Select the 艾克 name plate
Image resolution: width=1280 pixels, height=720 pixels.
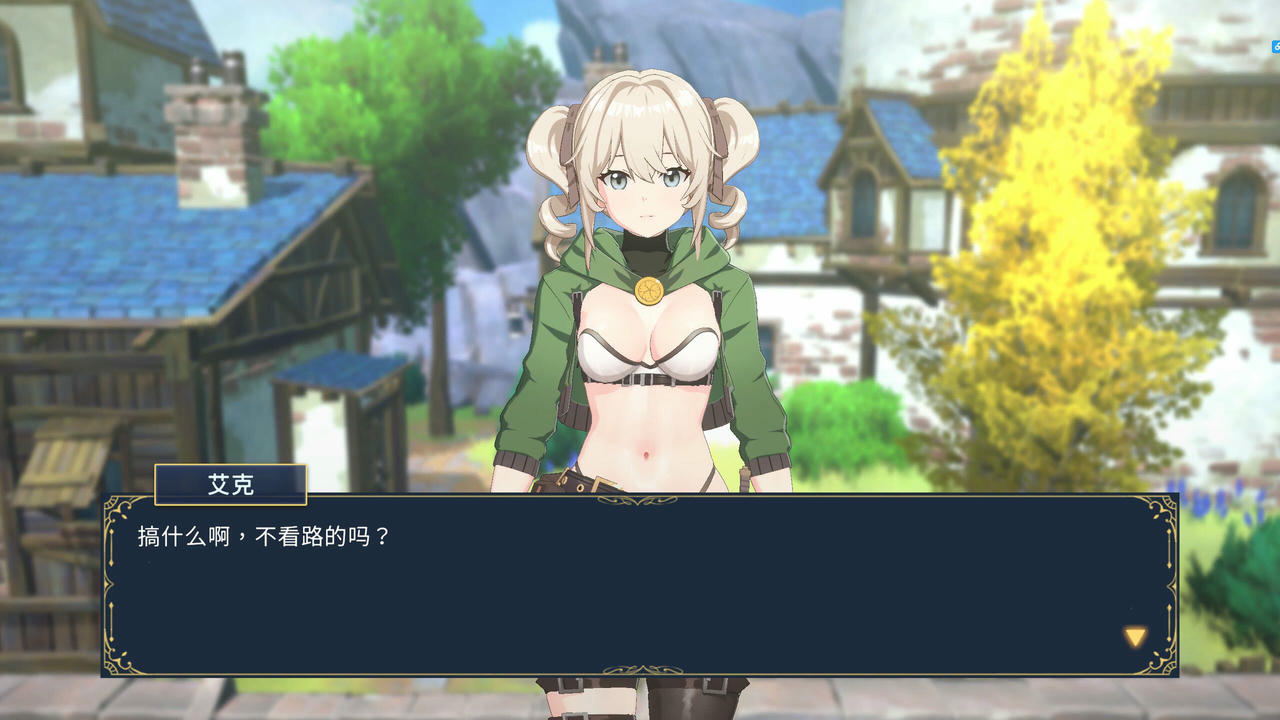coord(230,485)
